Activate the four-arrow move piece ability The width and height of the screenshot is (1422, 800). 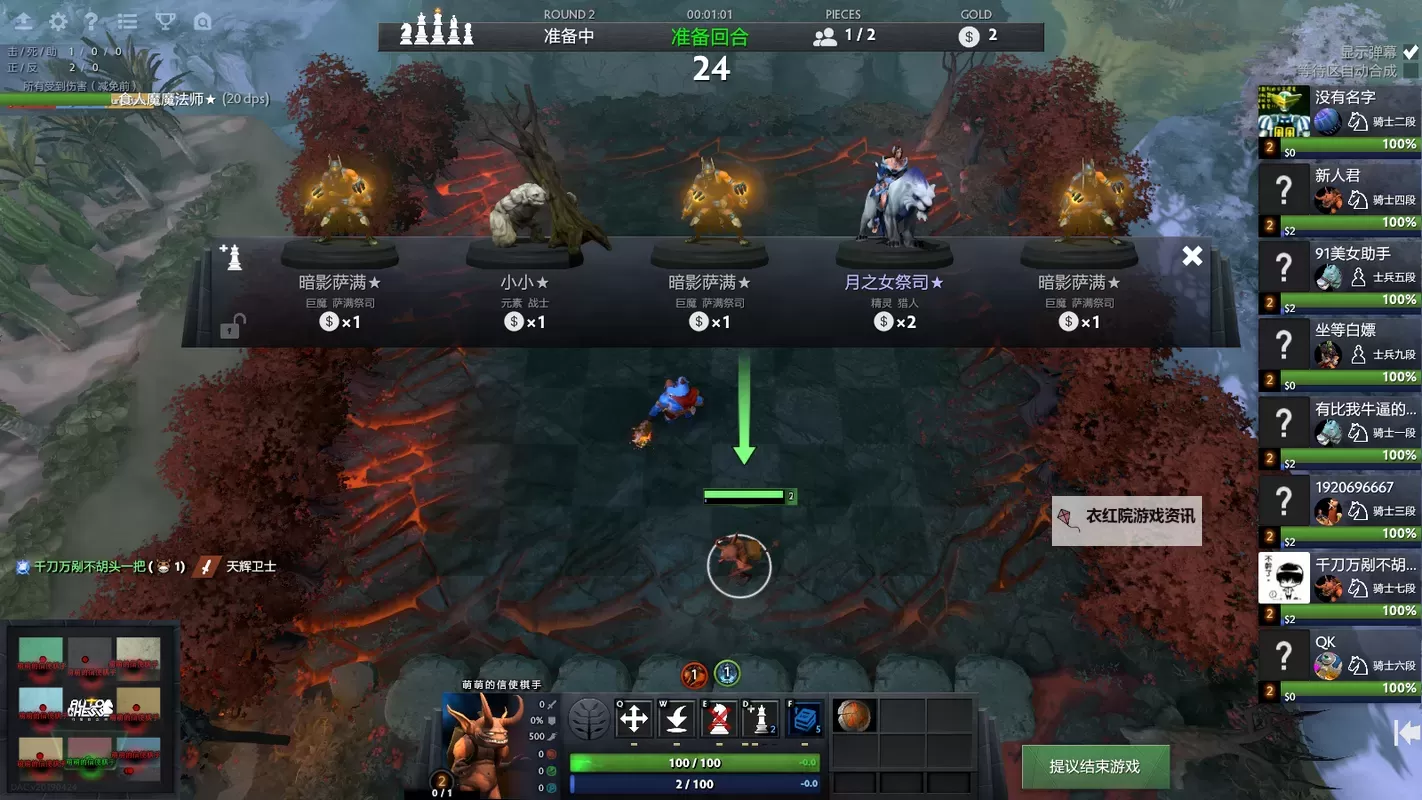tap(634, 718)
